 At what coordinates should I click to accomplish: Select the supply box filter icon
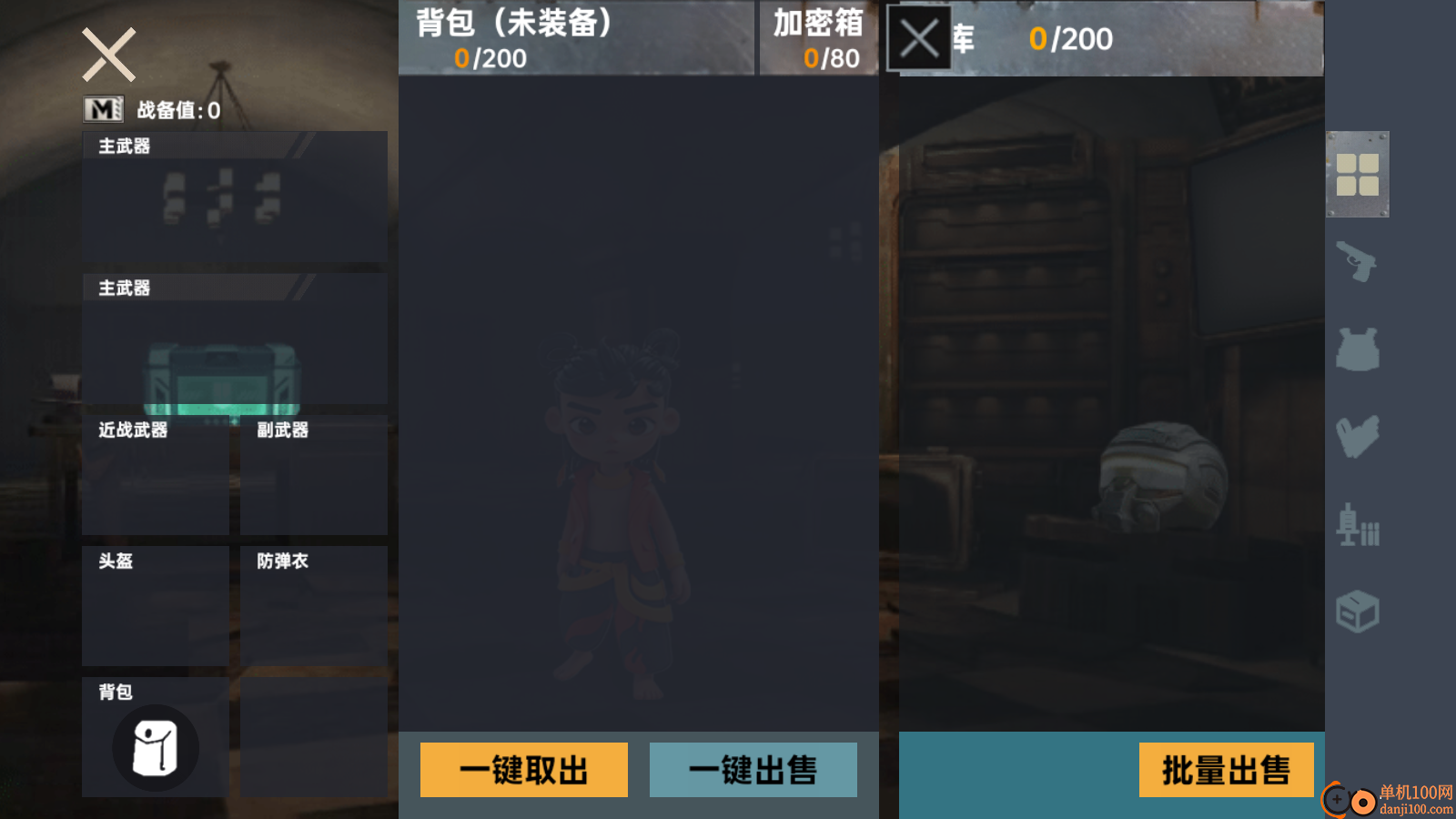click(1358, 612)
